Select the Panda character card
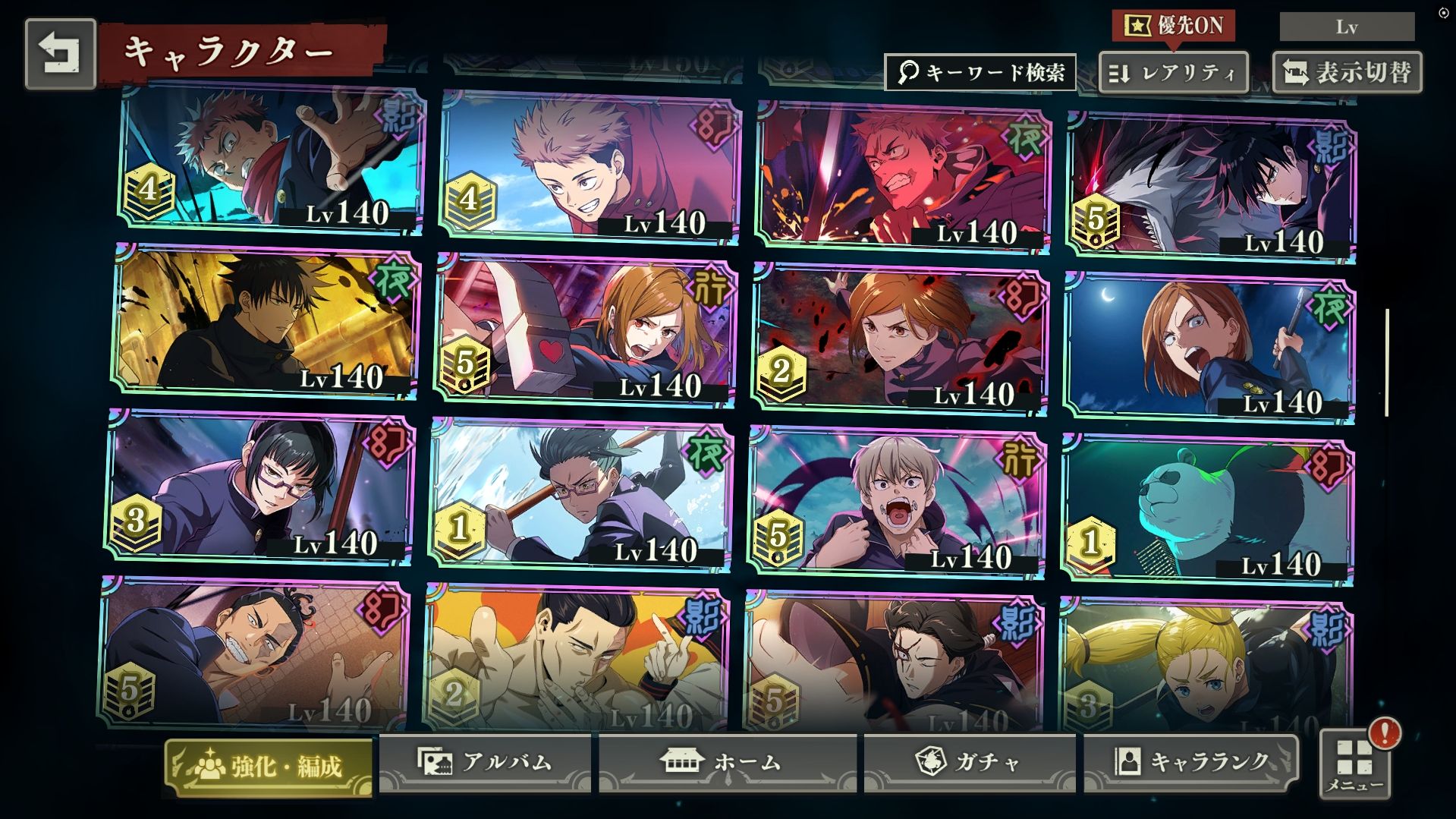1456x819 pixels. tap(1207, 510)
